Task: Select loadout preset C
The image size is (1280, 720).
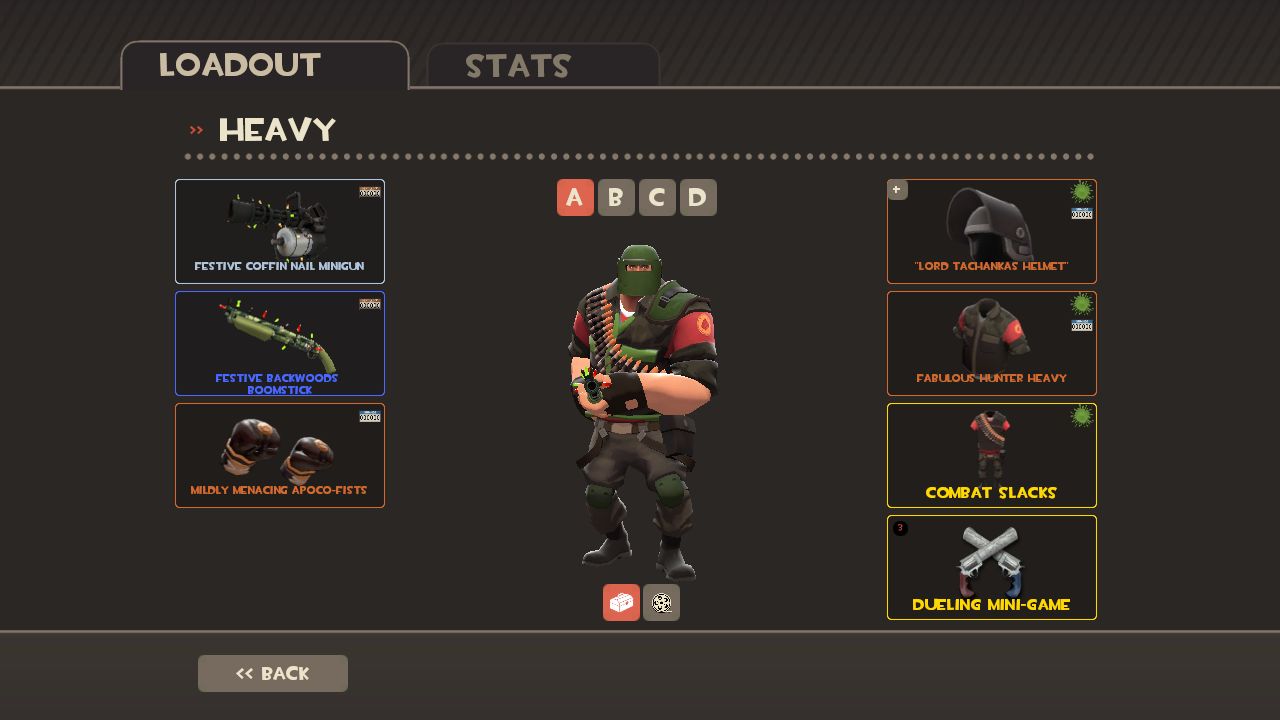Action: click(657, 197)
